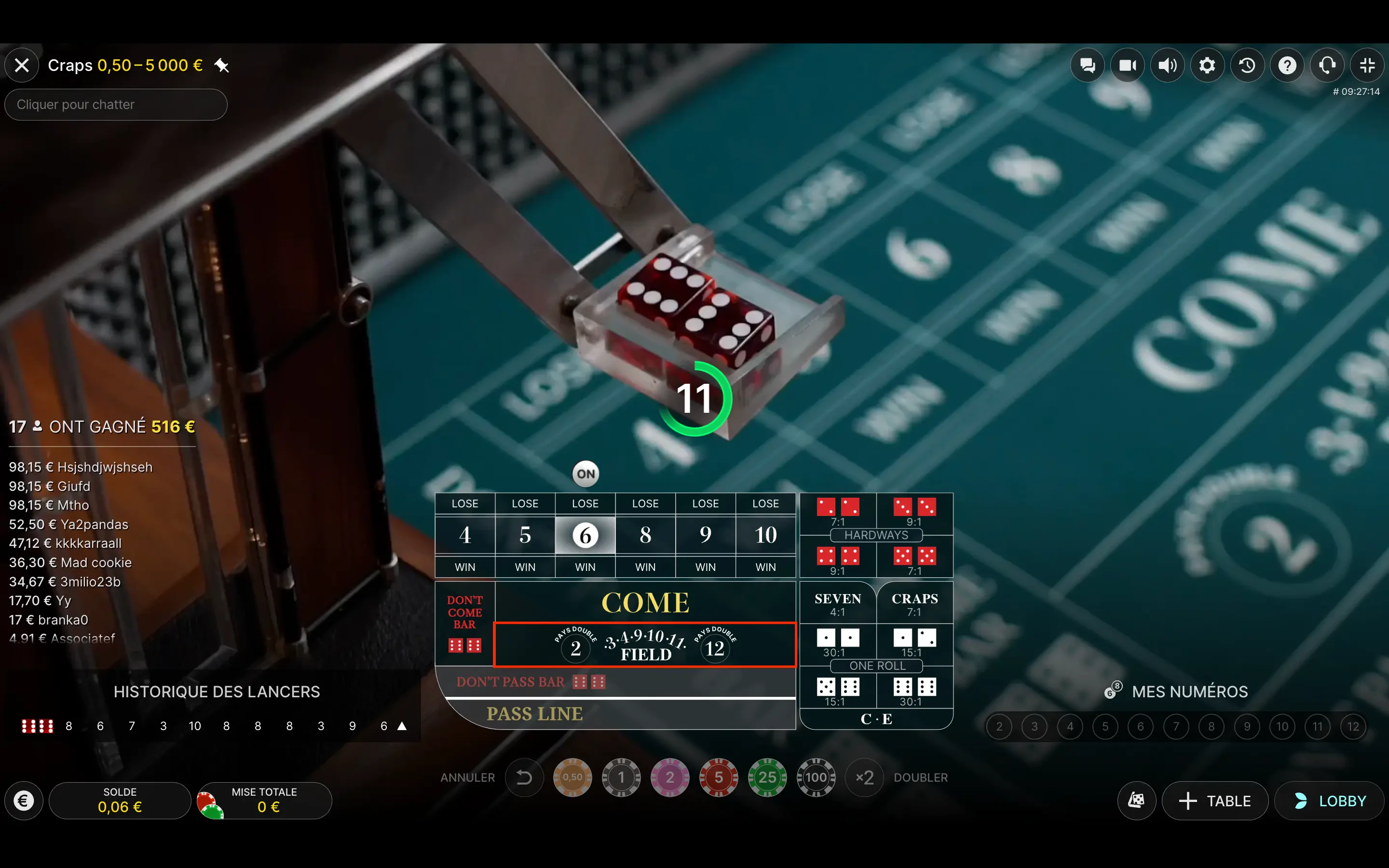Place a bet on number 8

645,535
